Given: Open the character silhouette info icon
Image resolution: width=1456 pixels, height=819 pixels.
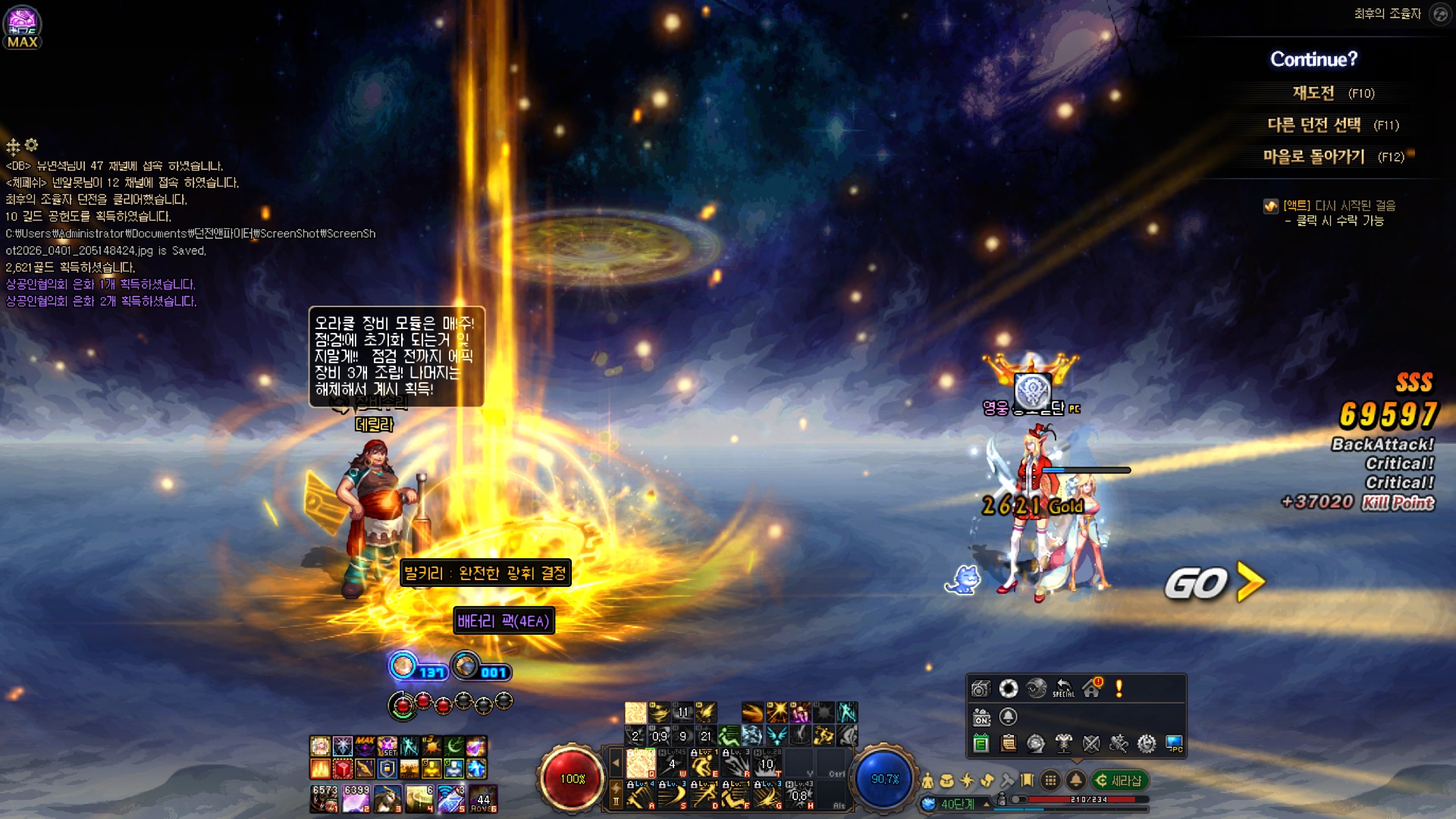Looking at the screenshot, I should point(927,780).
